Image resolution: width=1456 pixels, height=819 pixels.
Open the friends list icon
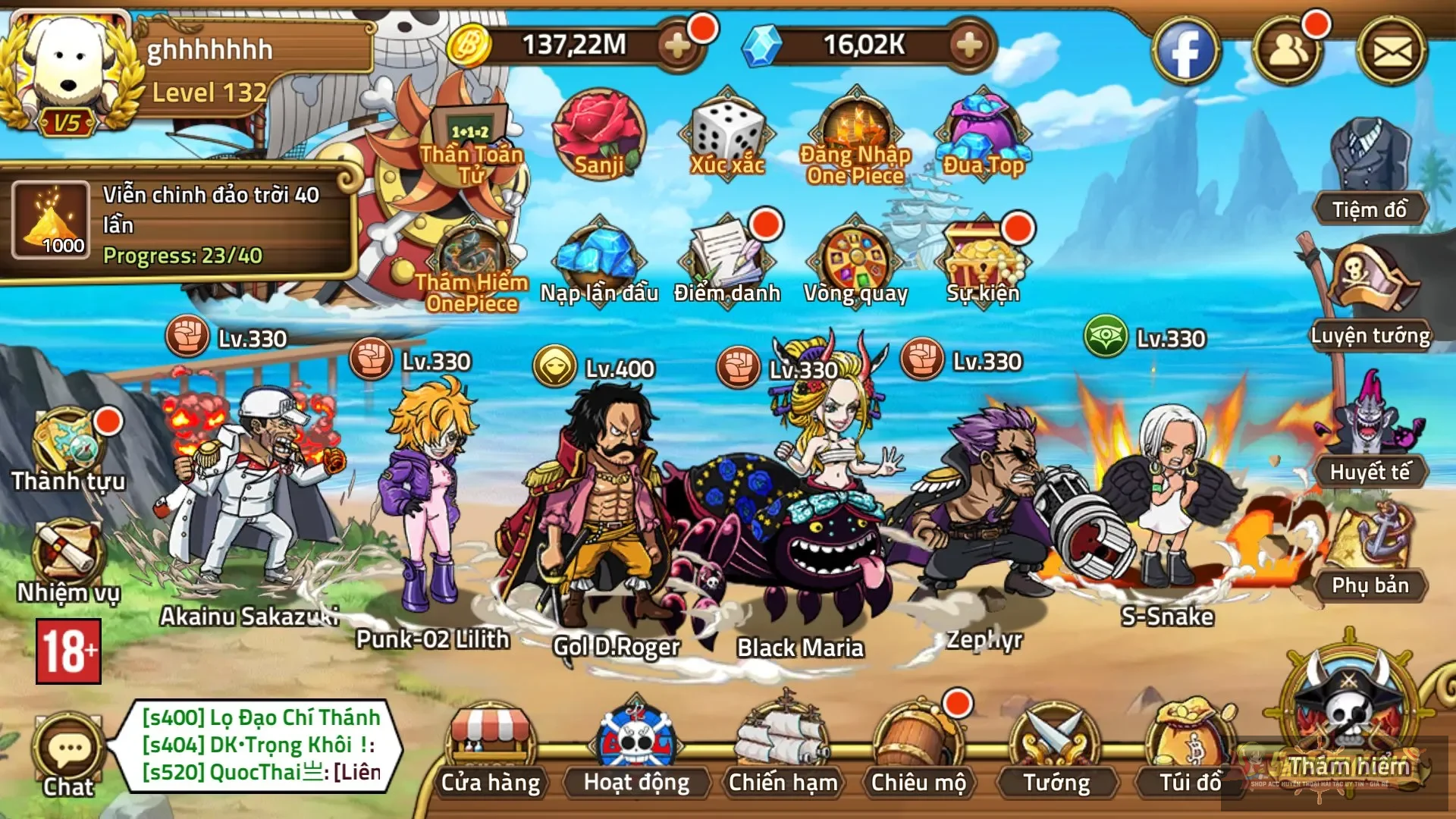1287,52
